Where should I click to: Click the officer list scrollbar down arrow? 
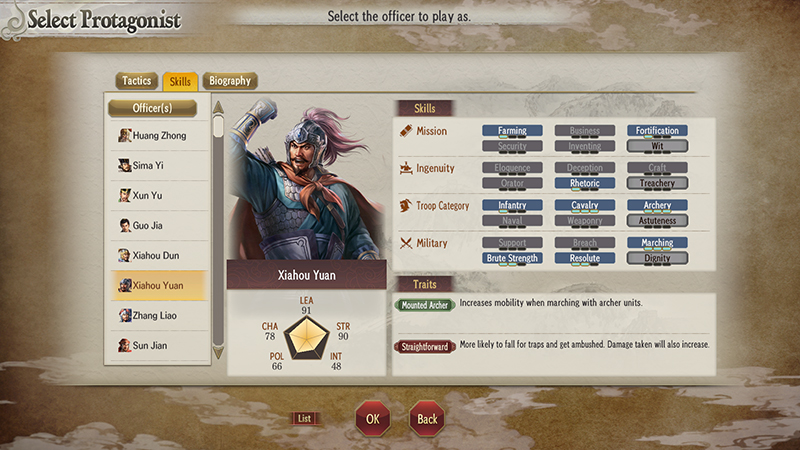pos(218,354)
